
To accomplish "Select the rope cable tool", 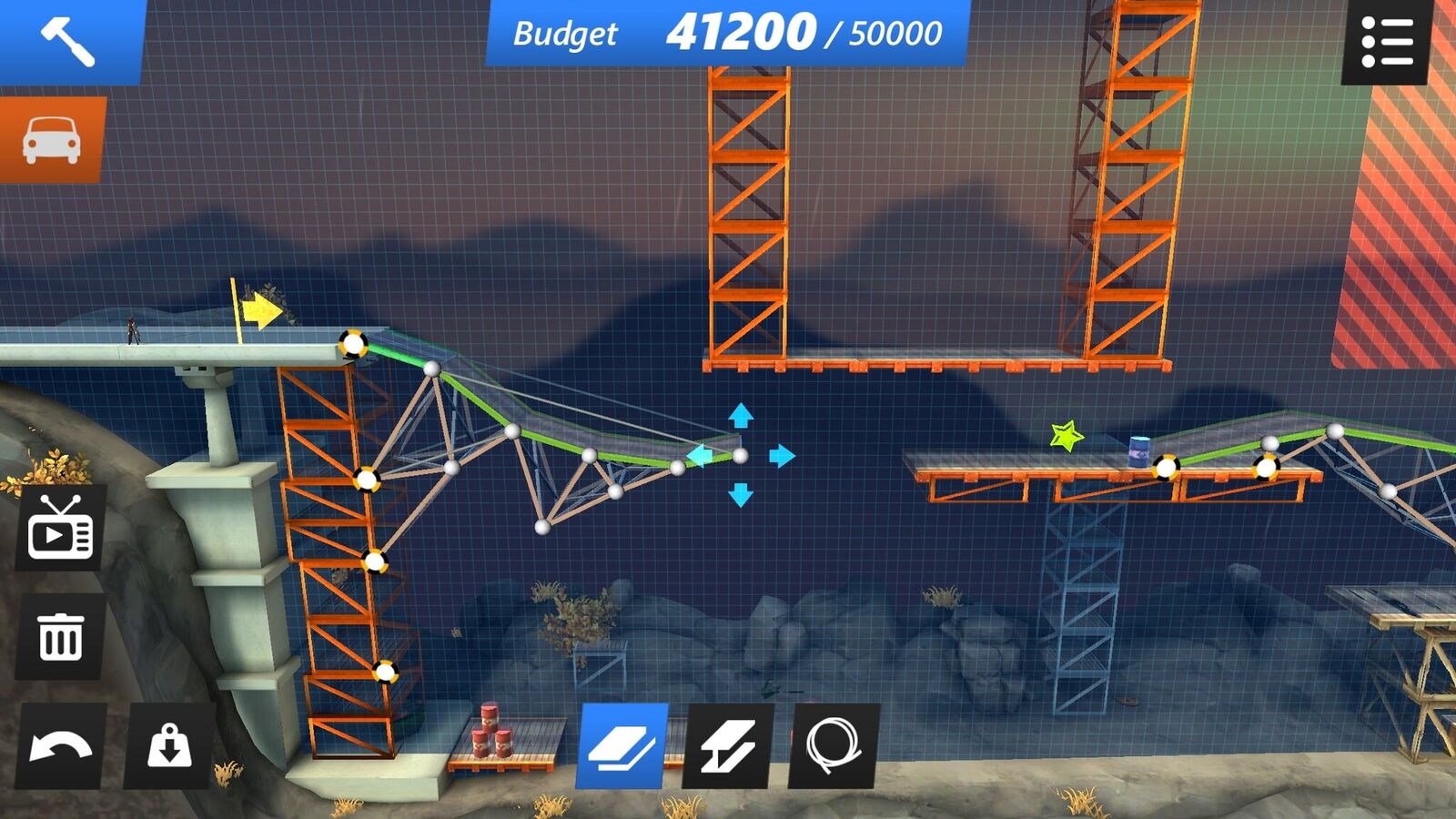I will (830, 746).
